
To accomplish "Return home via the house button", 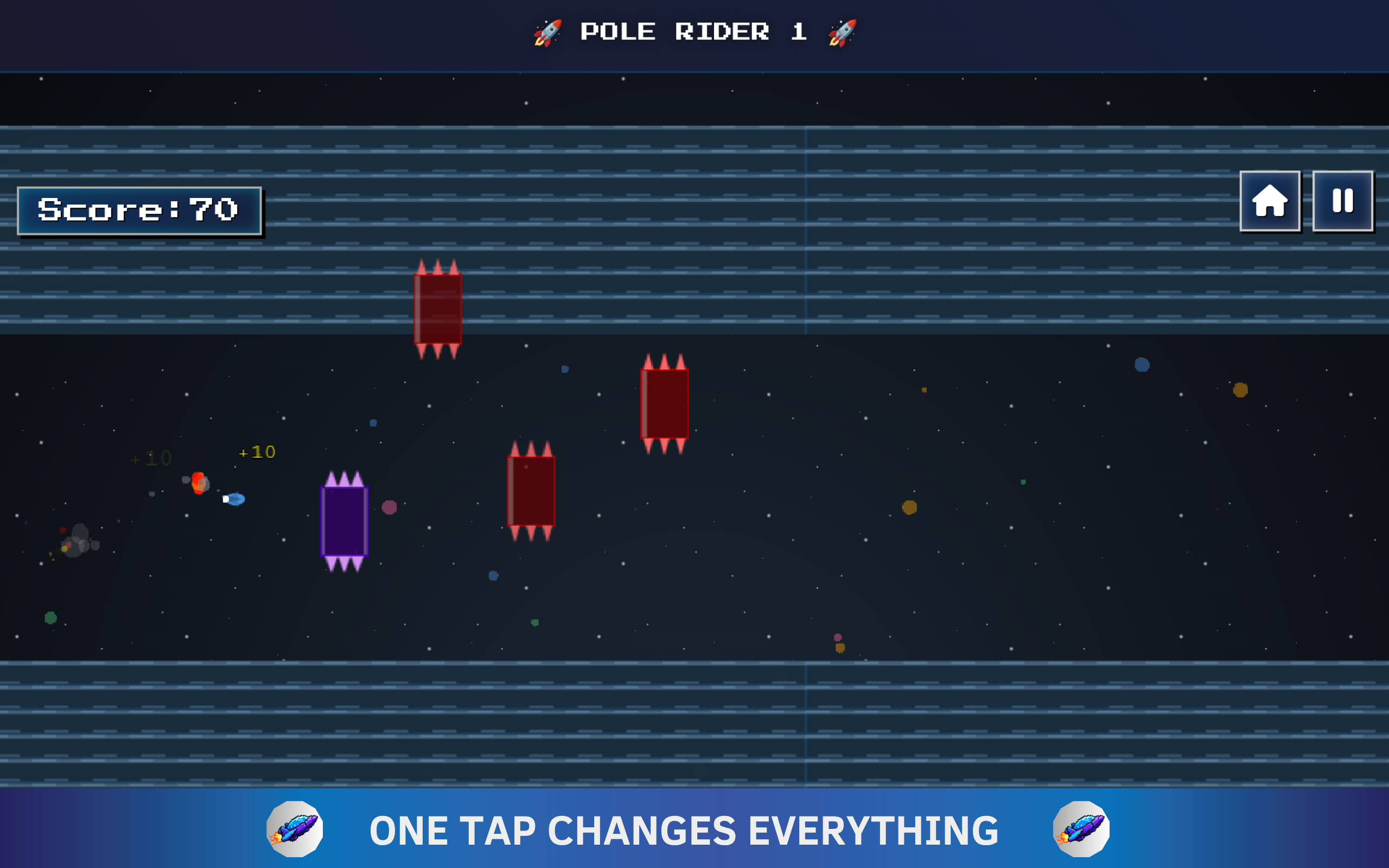I will pyautogui.click(x=1270, y=201).
